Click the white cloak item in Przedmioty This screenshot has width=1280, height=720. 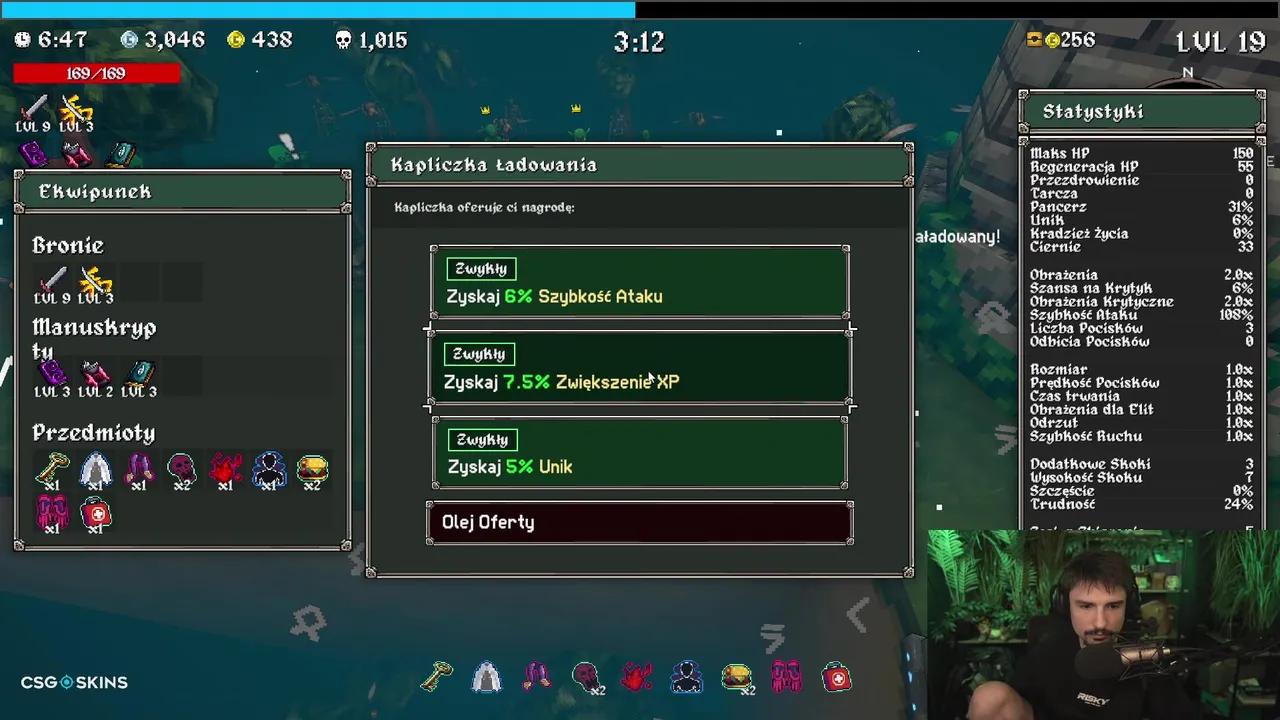click(96, 468)
